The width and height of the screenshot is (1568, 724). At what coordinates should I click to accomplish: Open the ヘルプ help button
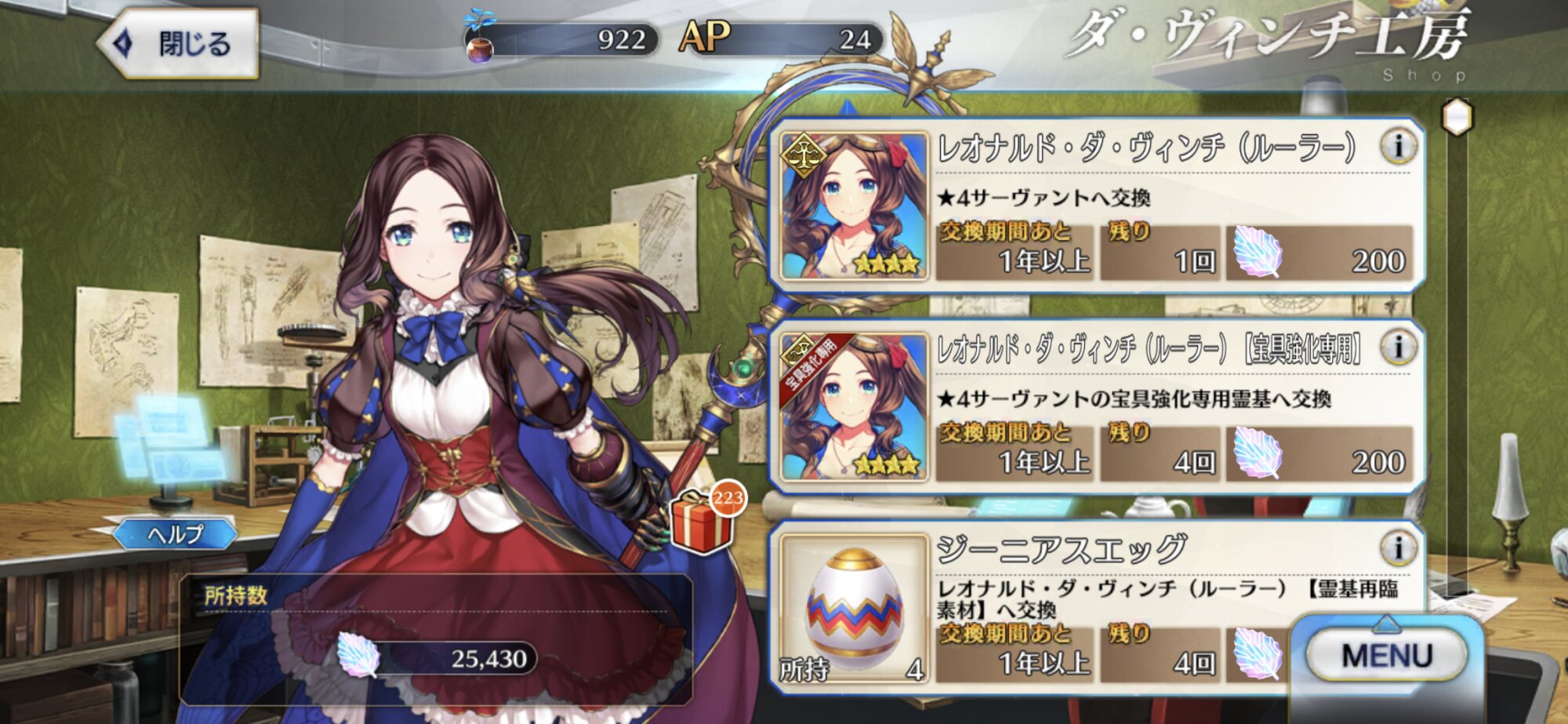tap(176, 534)
